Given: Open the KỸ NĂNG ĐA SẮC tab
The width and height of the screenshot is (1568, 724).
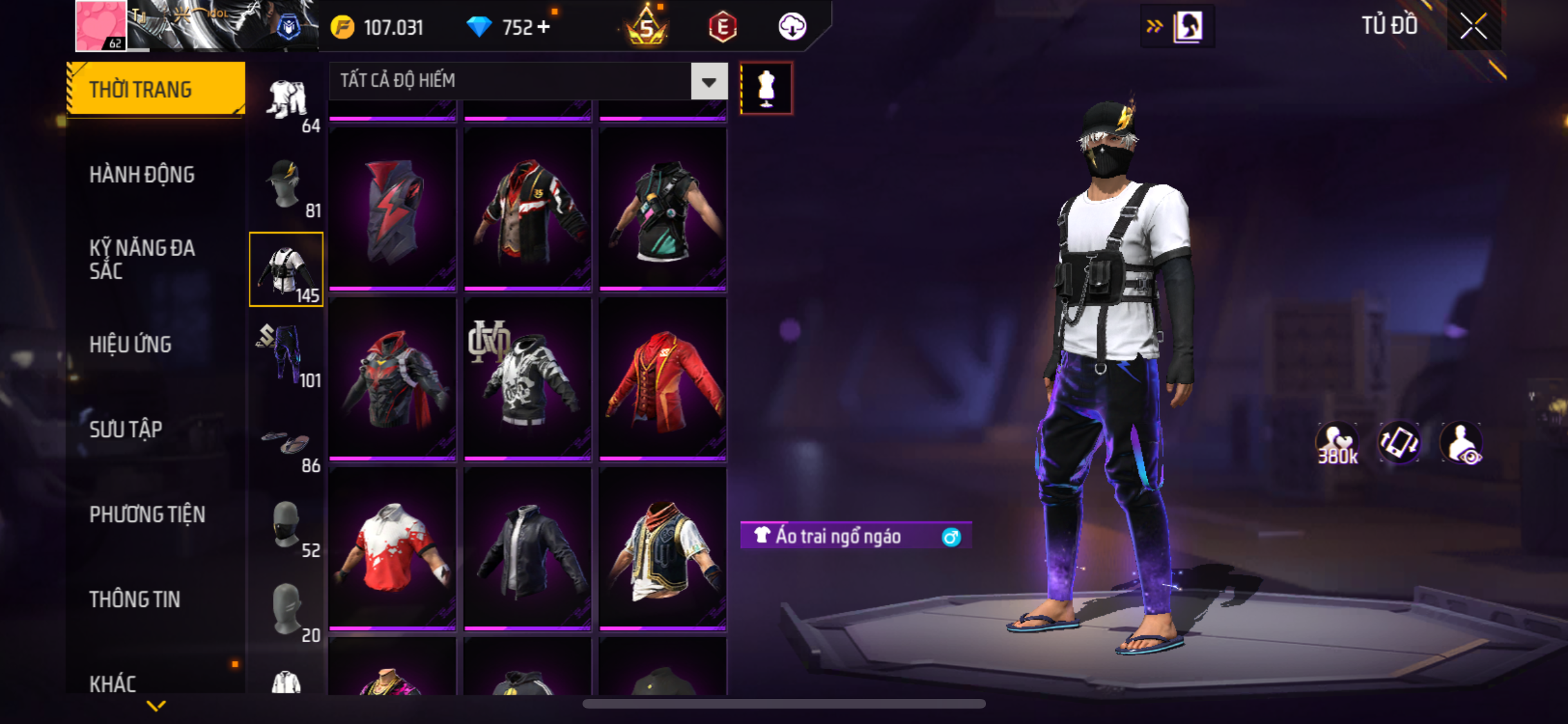Looking at the screenshot, I should (x=142, y=259).
